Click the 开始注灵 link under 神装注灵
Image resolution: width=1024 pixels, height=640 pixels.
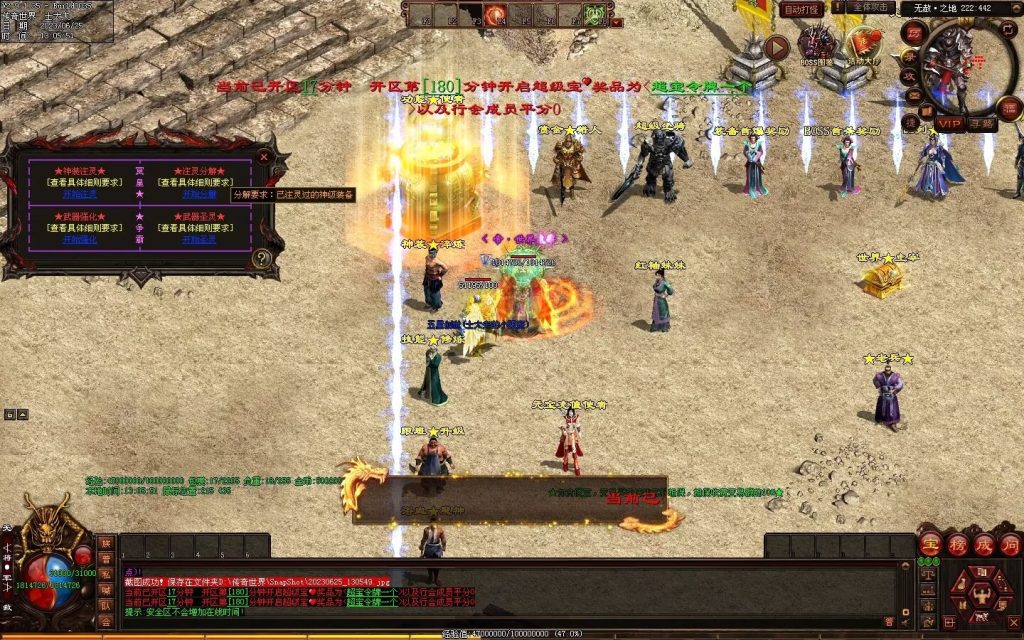80,194
